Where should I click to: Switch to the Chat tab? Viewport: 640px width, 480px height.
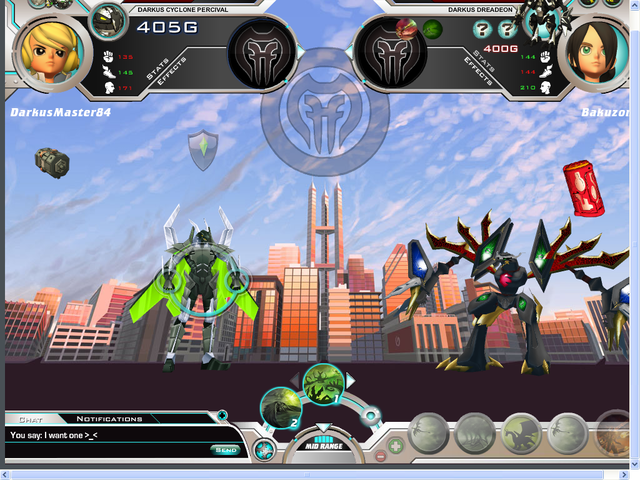(30, 419)
